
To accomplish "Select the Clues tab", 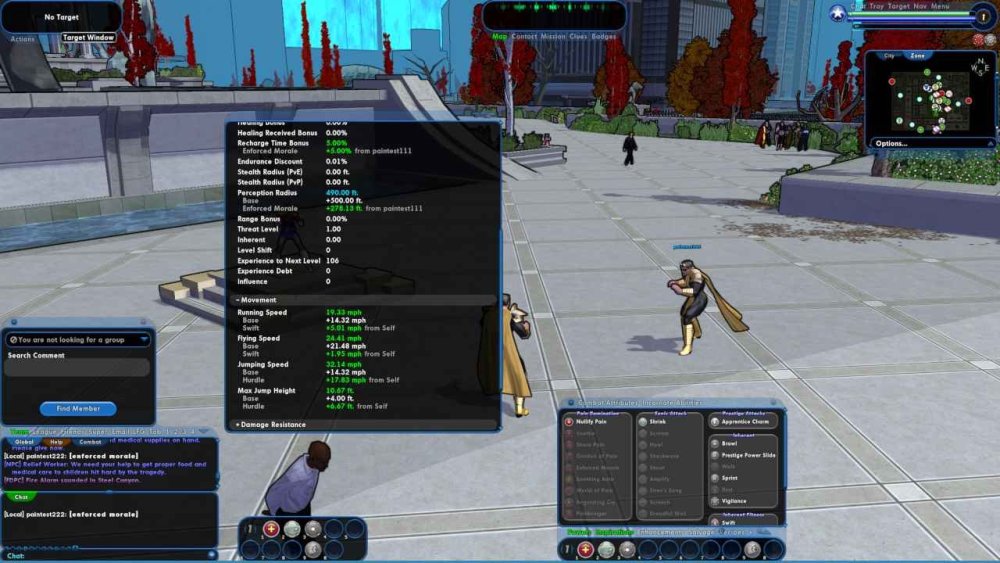I will 579,37.
